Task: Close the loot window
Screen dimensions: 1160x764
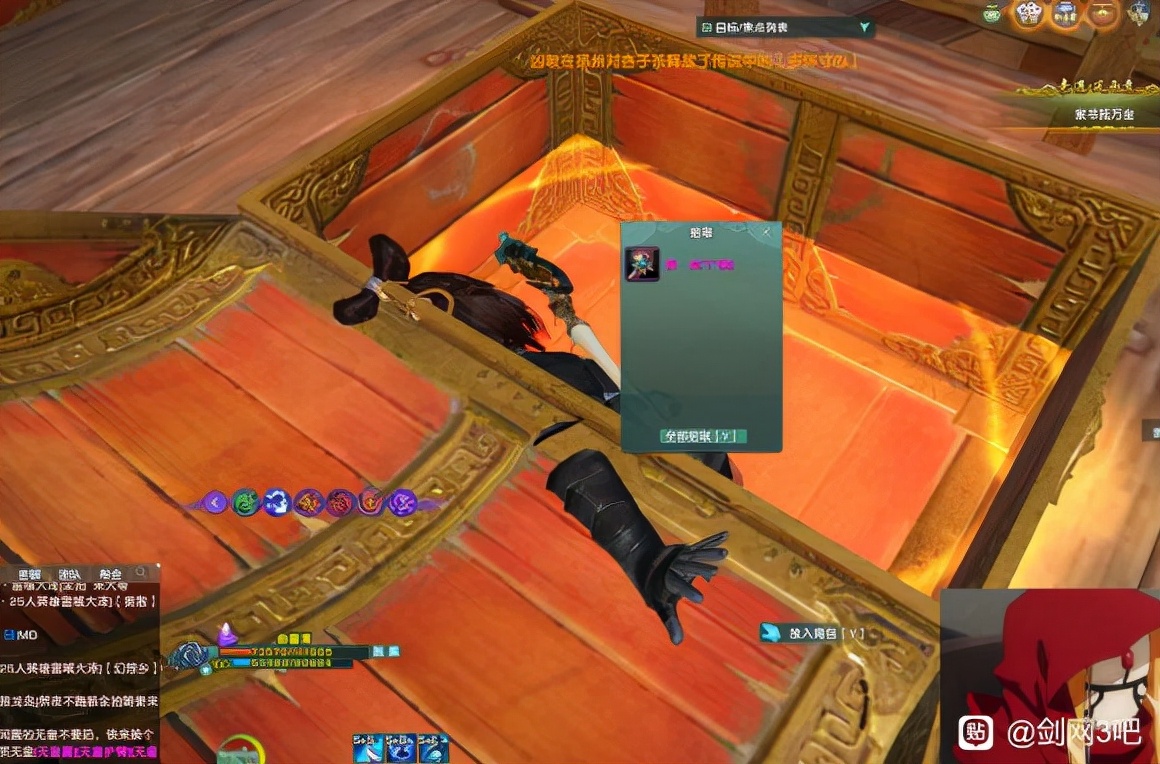Action: (767, 232)
